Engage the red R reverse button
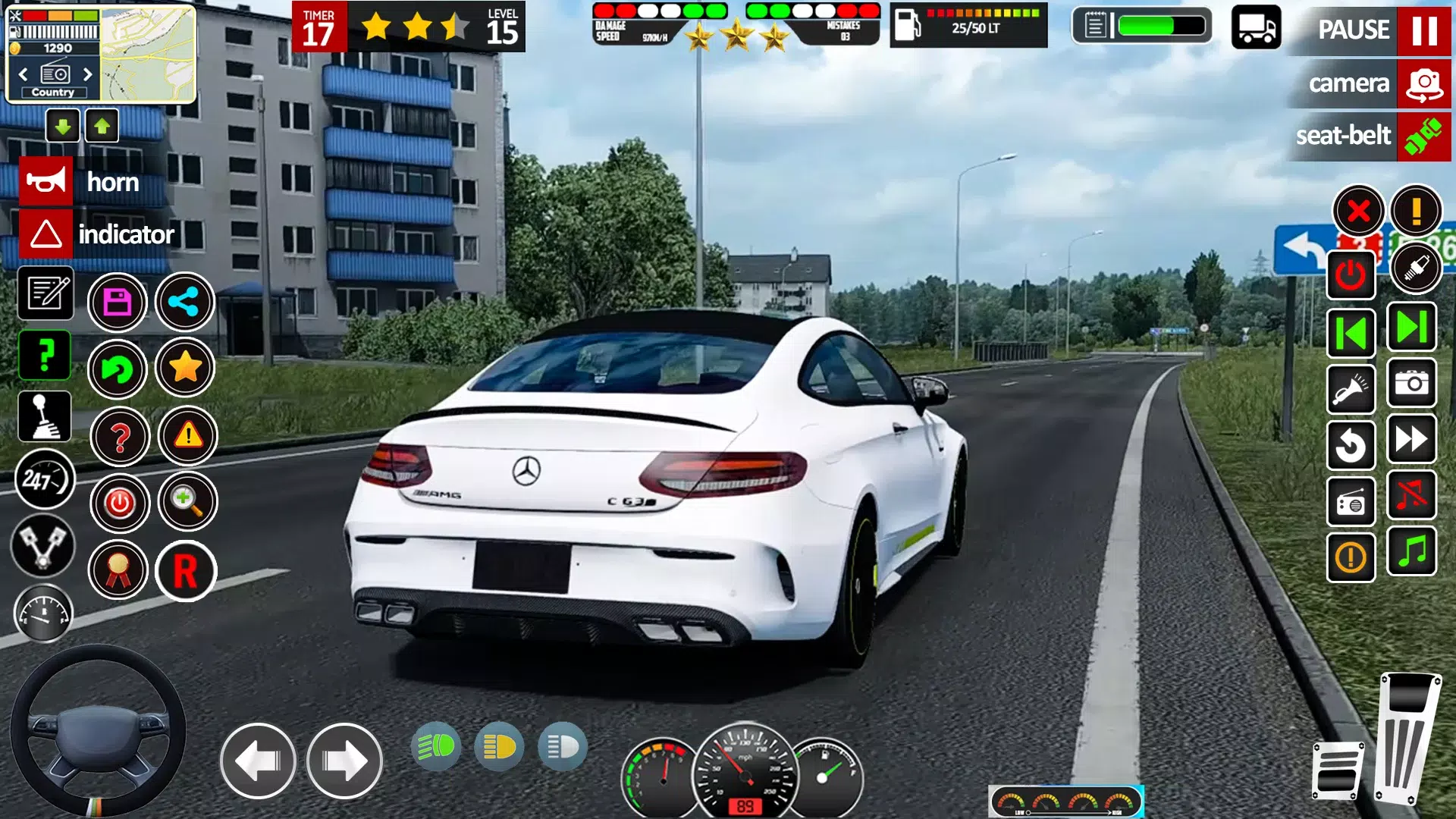1456x819 pixels. (186, 571)
